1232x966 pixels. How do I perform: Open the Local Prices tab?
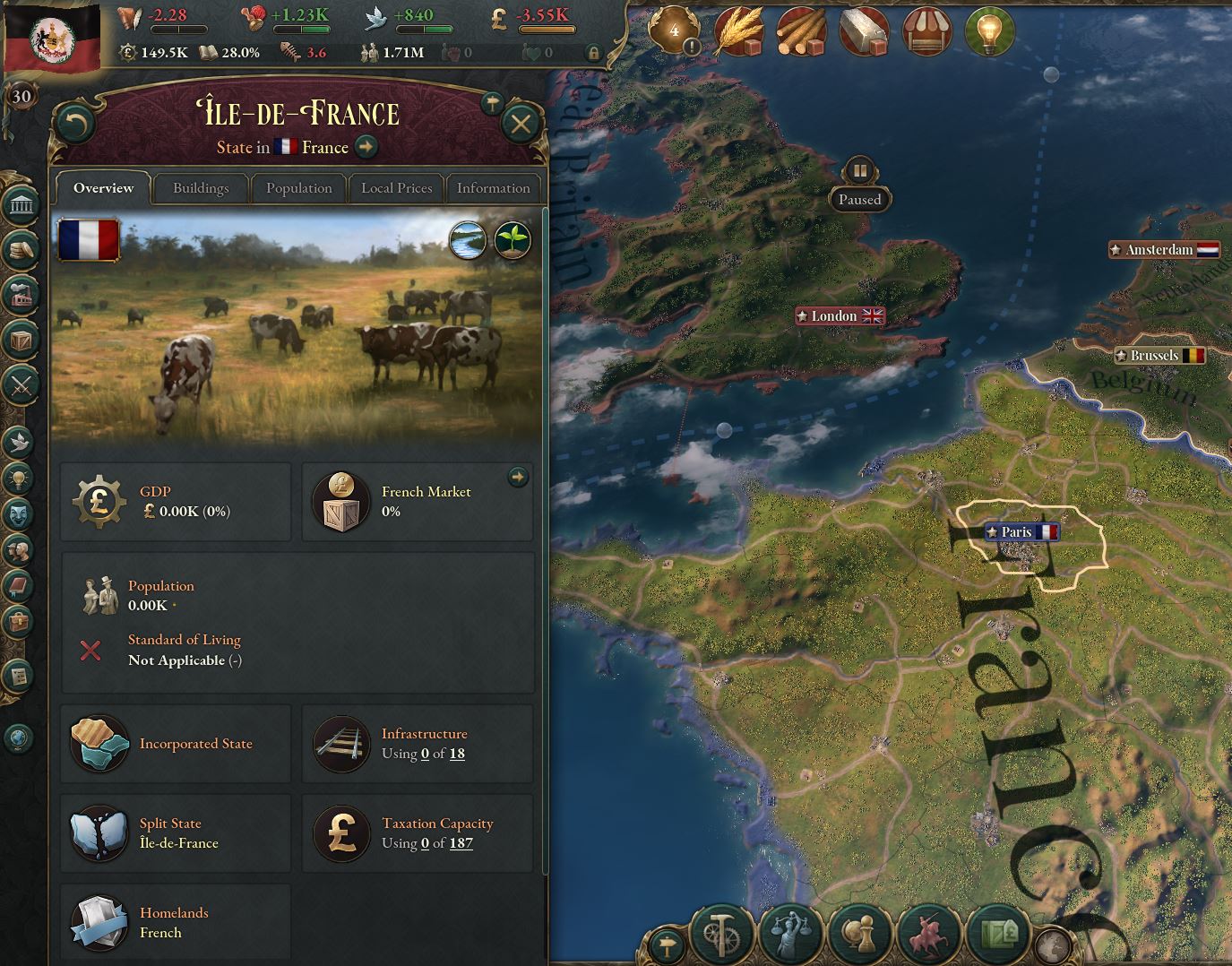pos(396,188)
